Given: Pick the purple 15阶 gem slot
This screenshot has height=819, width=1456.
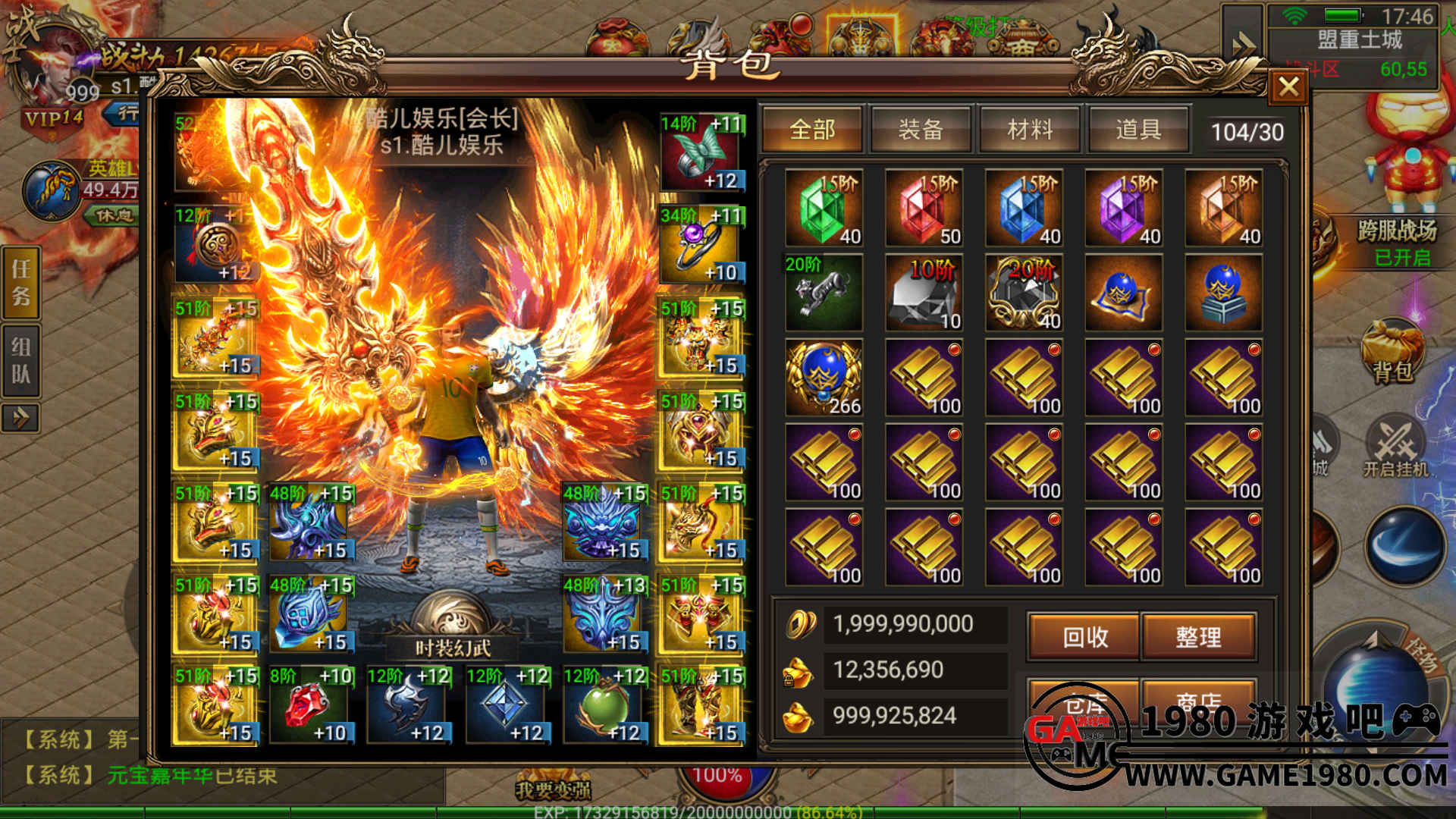Looking at the screenshot, I should pyautogui.click(x=1125, y=209).
